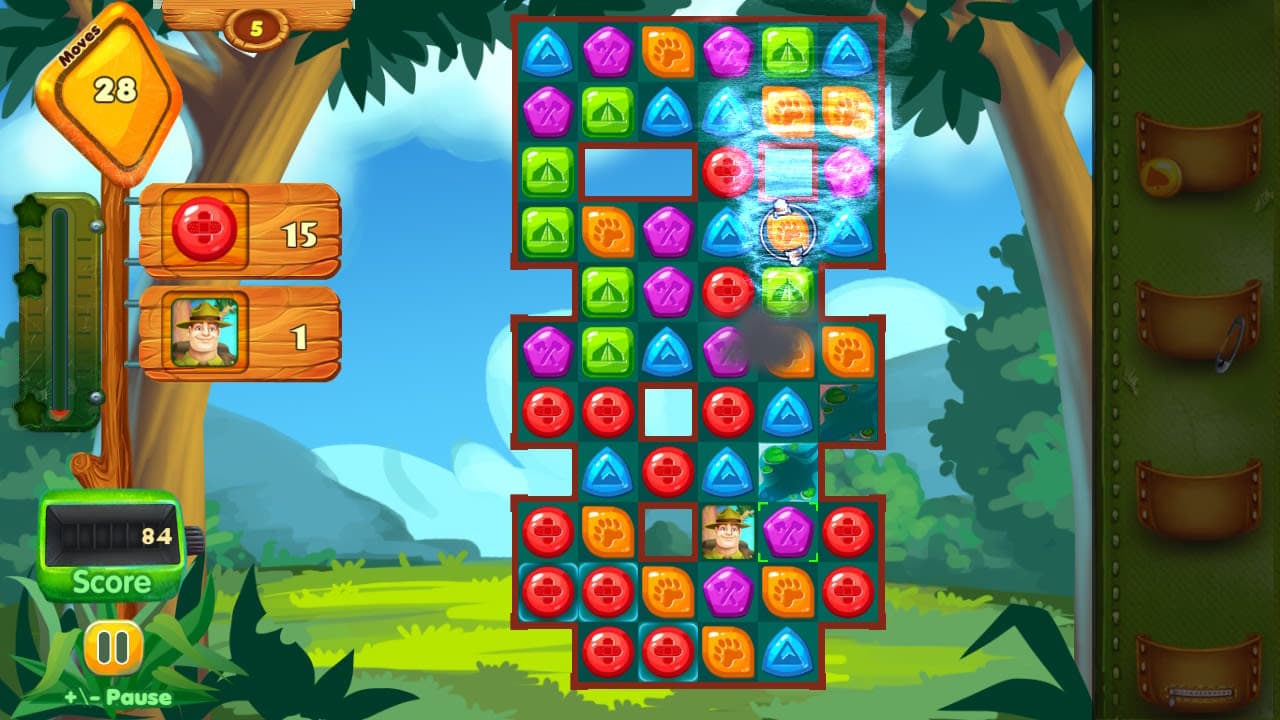Click the sparkling orange tile inside the blue glow

tap(789, 232)
